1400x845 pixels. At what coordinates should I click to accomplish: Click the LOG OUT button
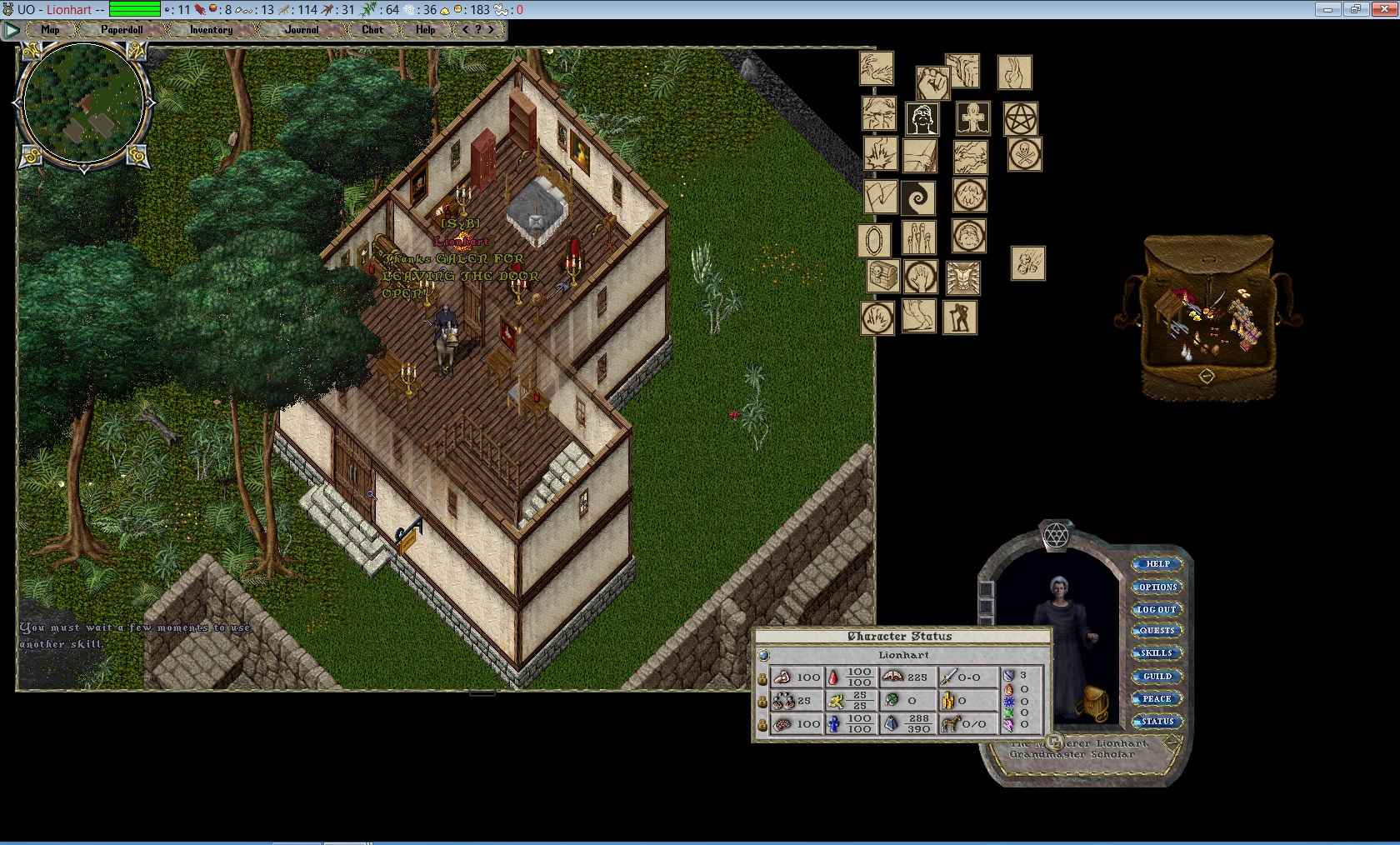pos(1157,609)
